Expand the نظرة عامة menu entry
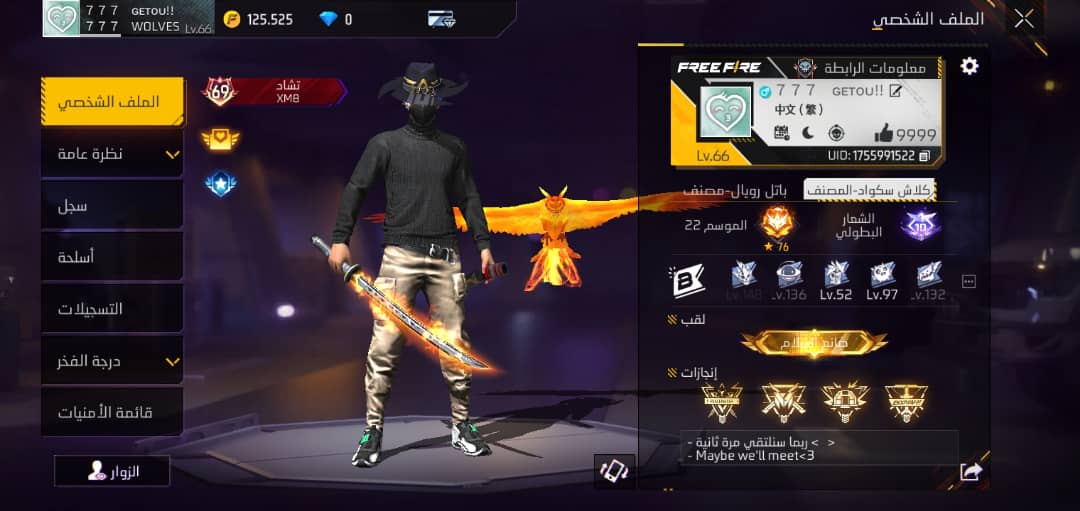Image resolution: width=1080 pixels, height=511 pixels. [x=112, y=154]
